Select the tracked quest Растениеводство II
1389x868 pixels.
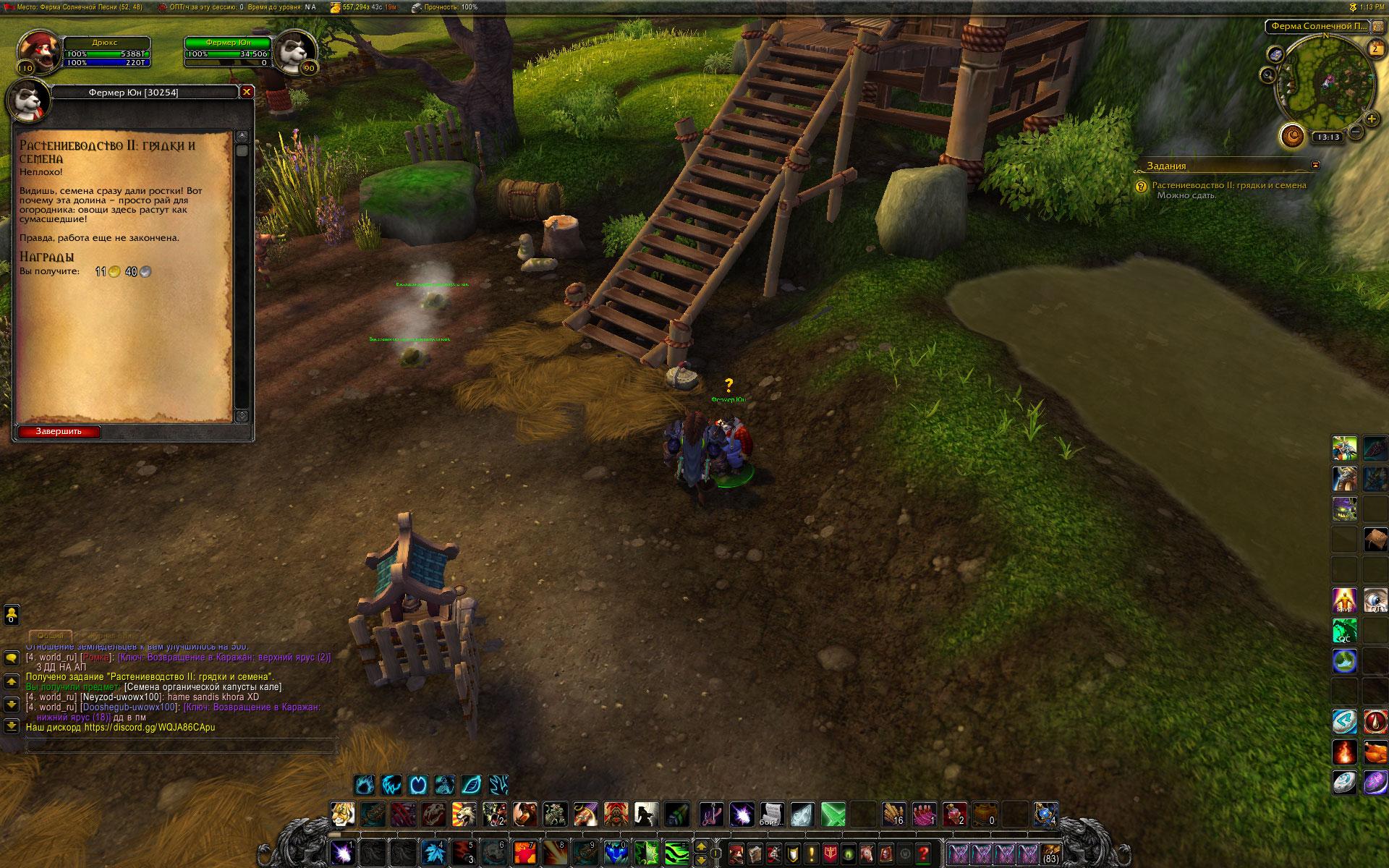click(x=1228, y=185)
